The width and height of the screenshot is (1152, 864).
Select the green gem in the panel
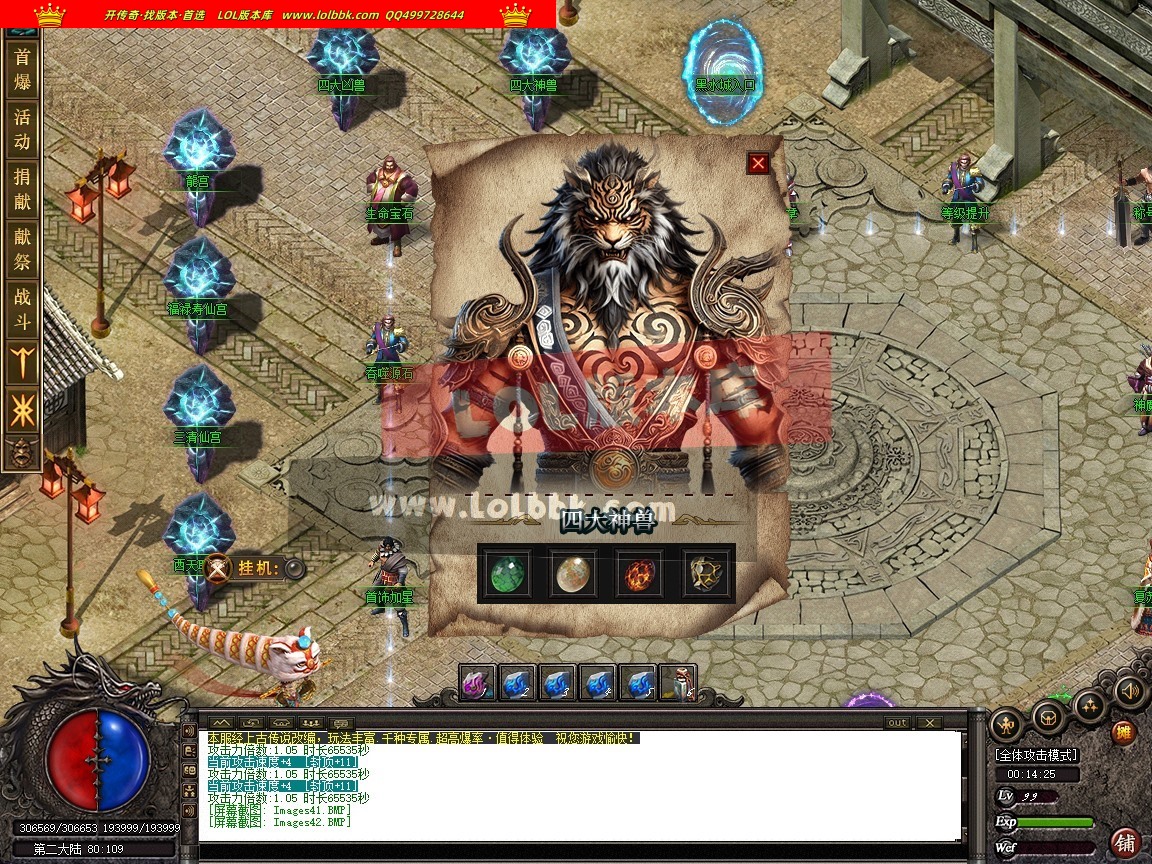point(509,574)
